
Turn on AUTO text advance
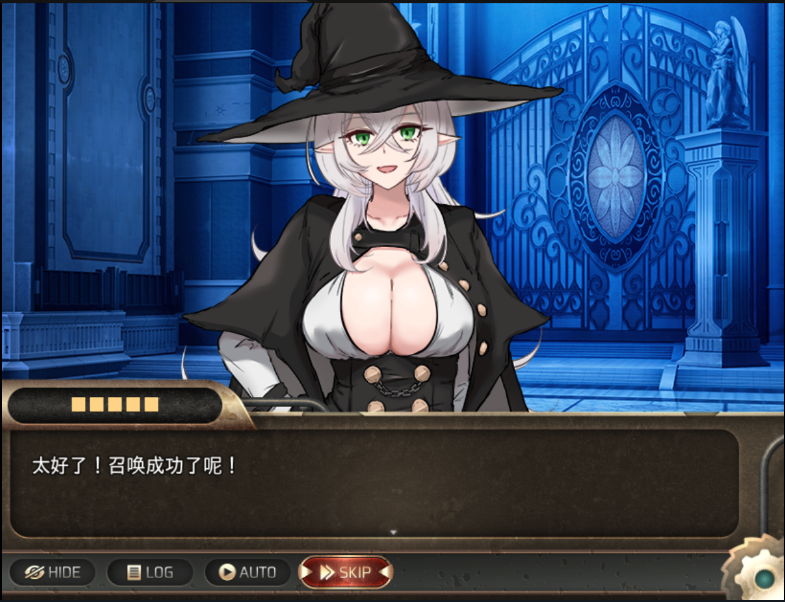click(247, 572)
